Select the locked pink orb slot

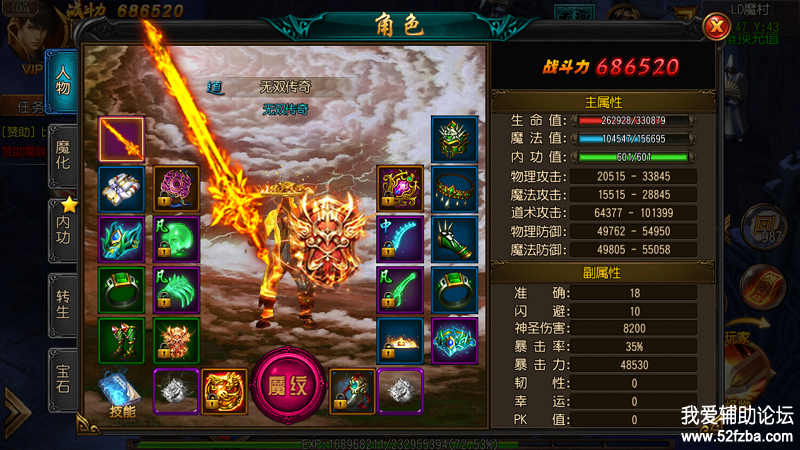pyautogui.click(x=176, y=189)
